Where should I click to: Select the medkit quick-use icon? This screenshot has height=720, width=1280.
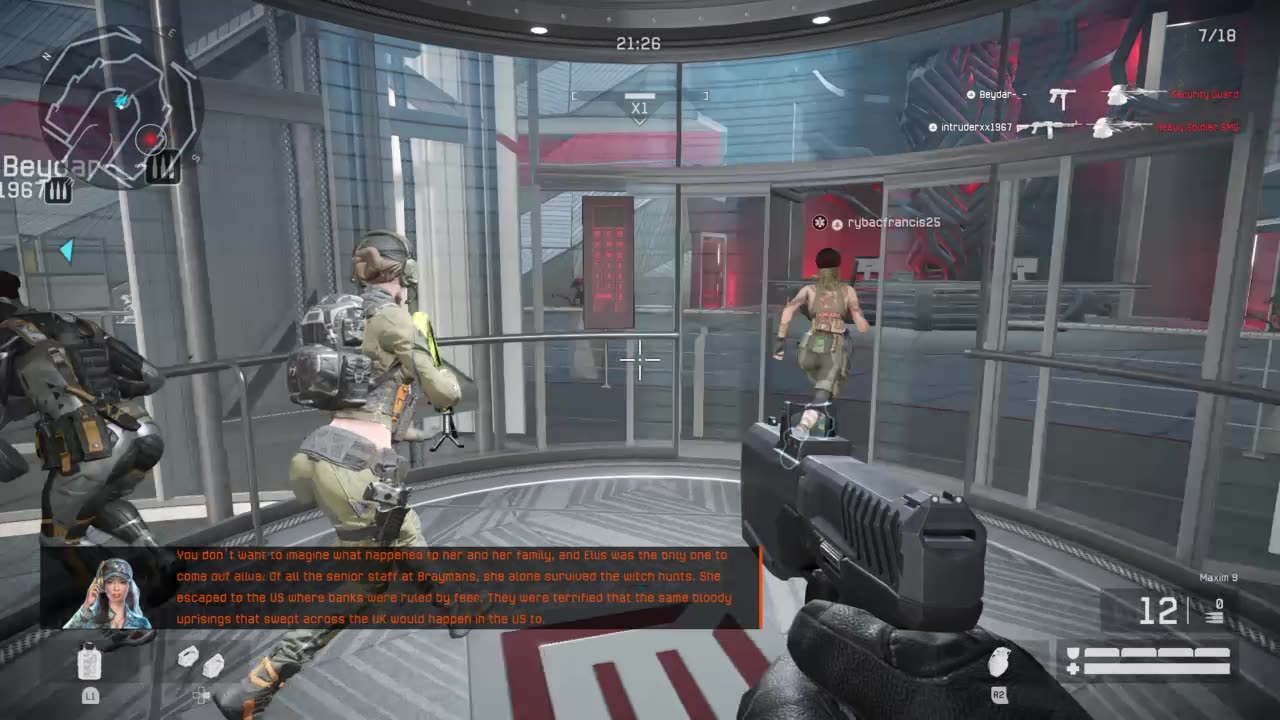[x=90, y=660]
